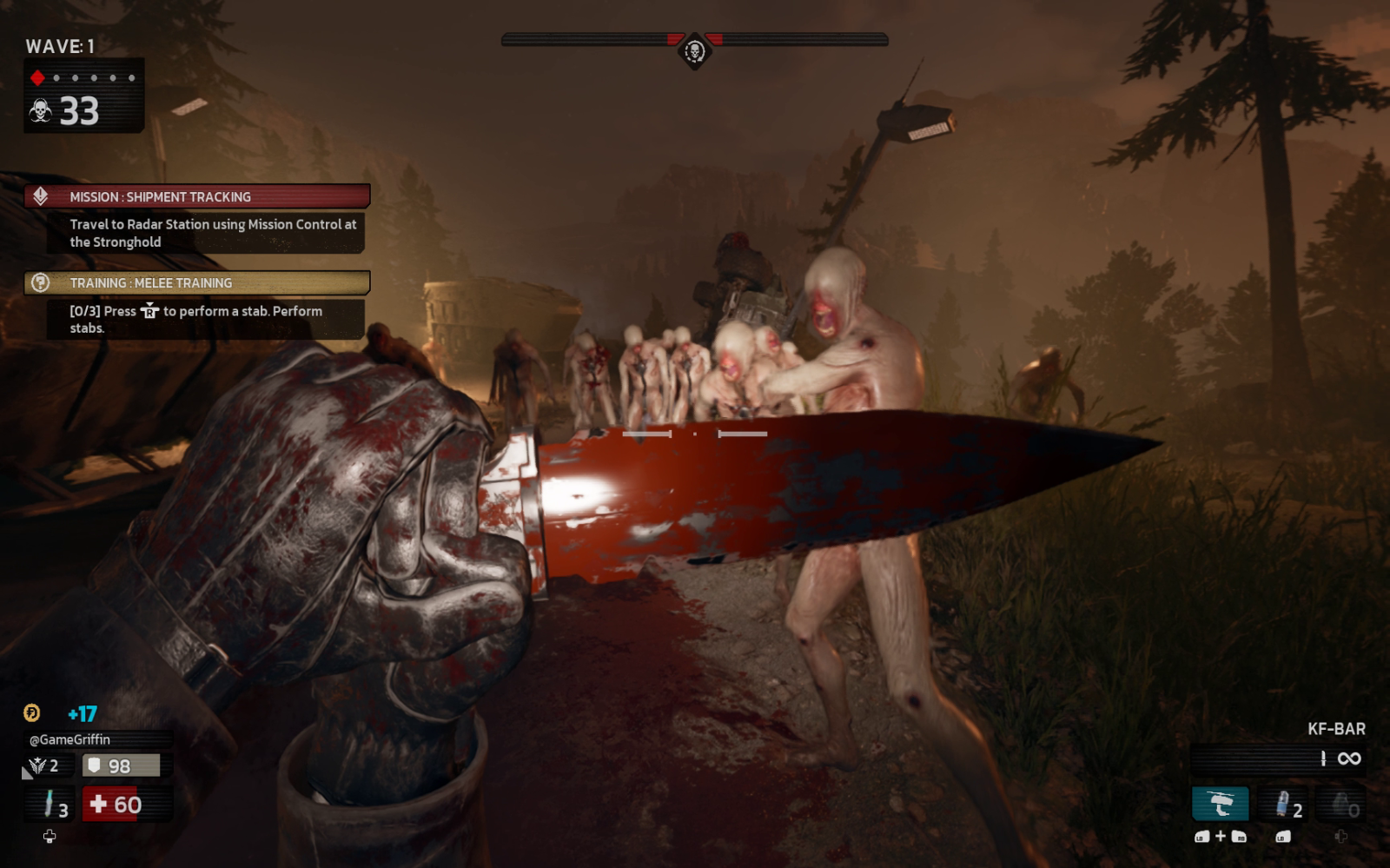Select the Shipment Tracking mission header

tap(197, 197)
